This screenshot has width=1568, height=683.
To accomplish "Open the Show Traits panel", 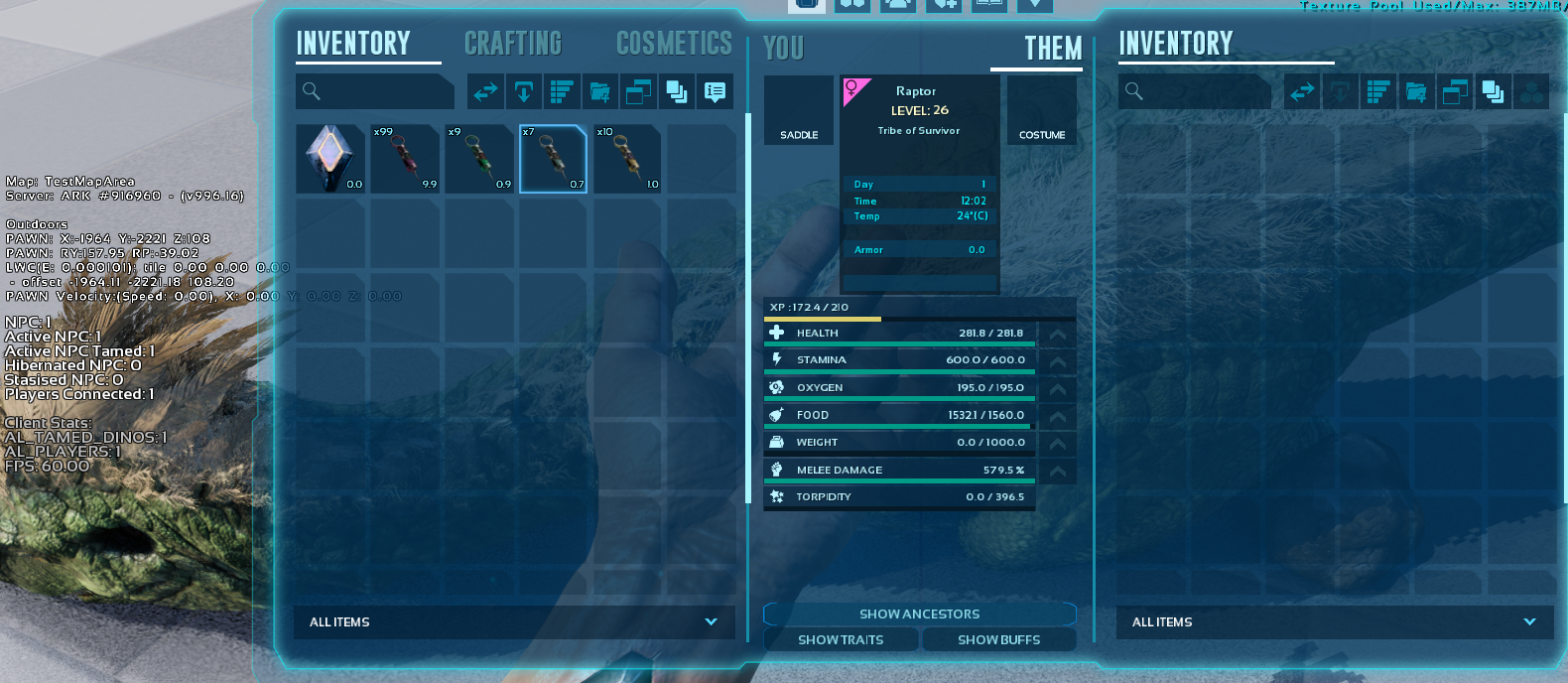I will pyautogui.click(x=841, y=640).
